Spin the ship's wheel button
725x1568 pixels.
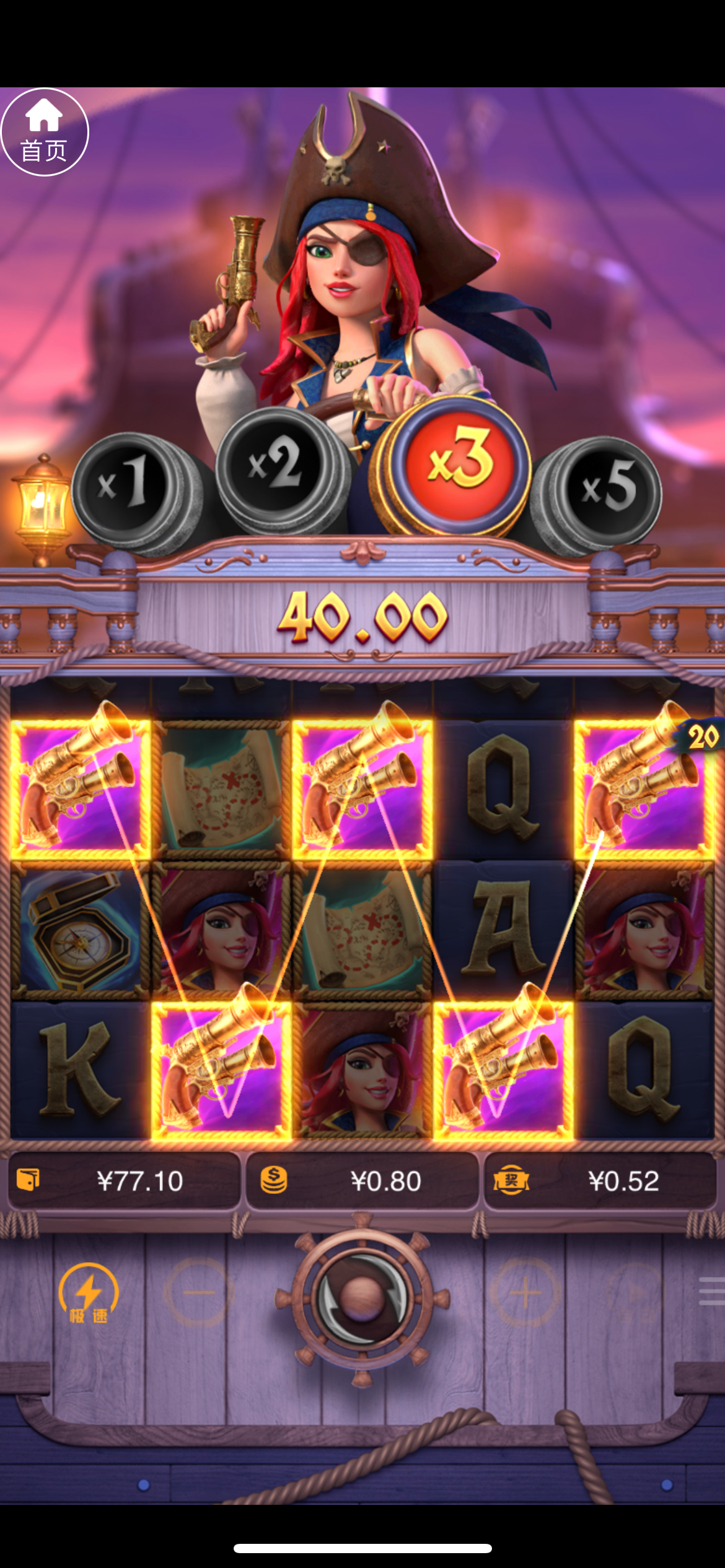click(362, 1299)
